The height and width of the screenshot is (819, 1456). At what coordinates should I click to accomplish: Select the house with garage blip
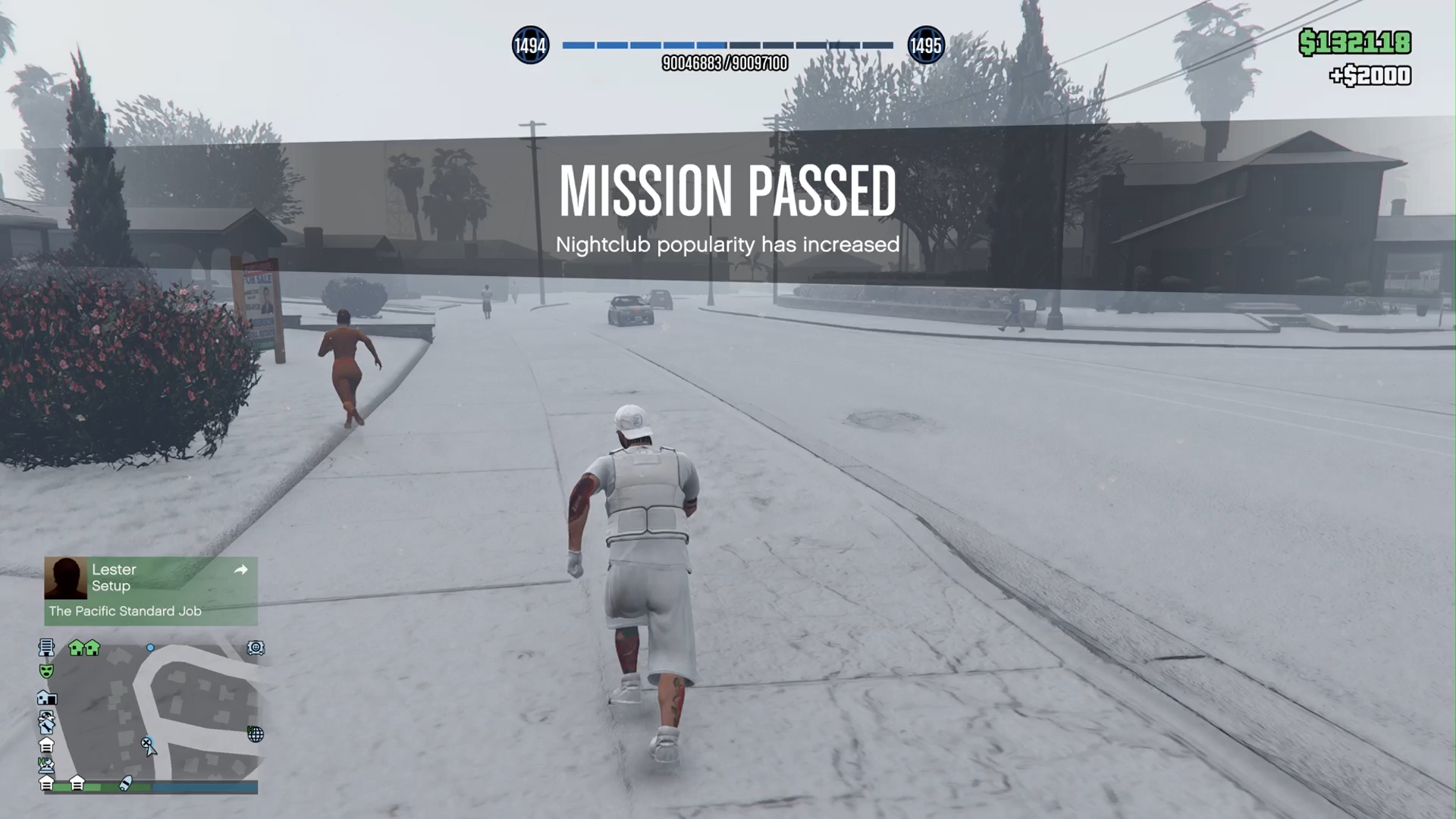click(x=46, y=698)
